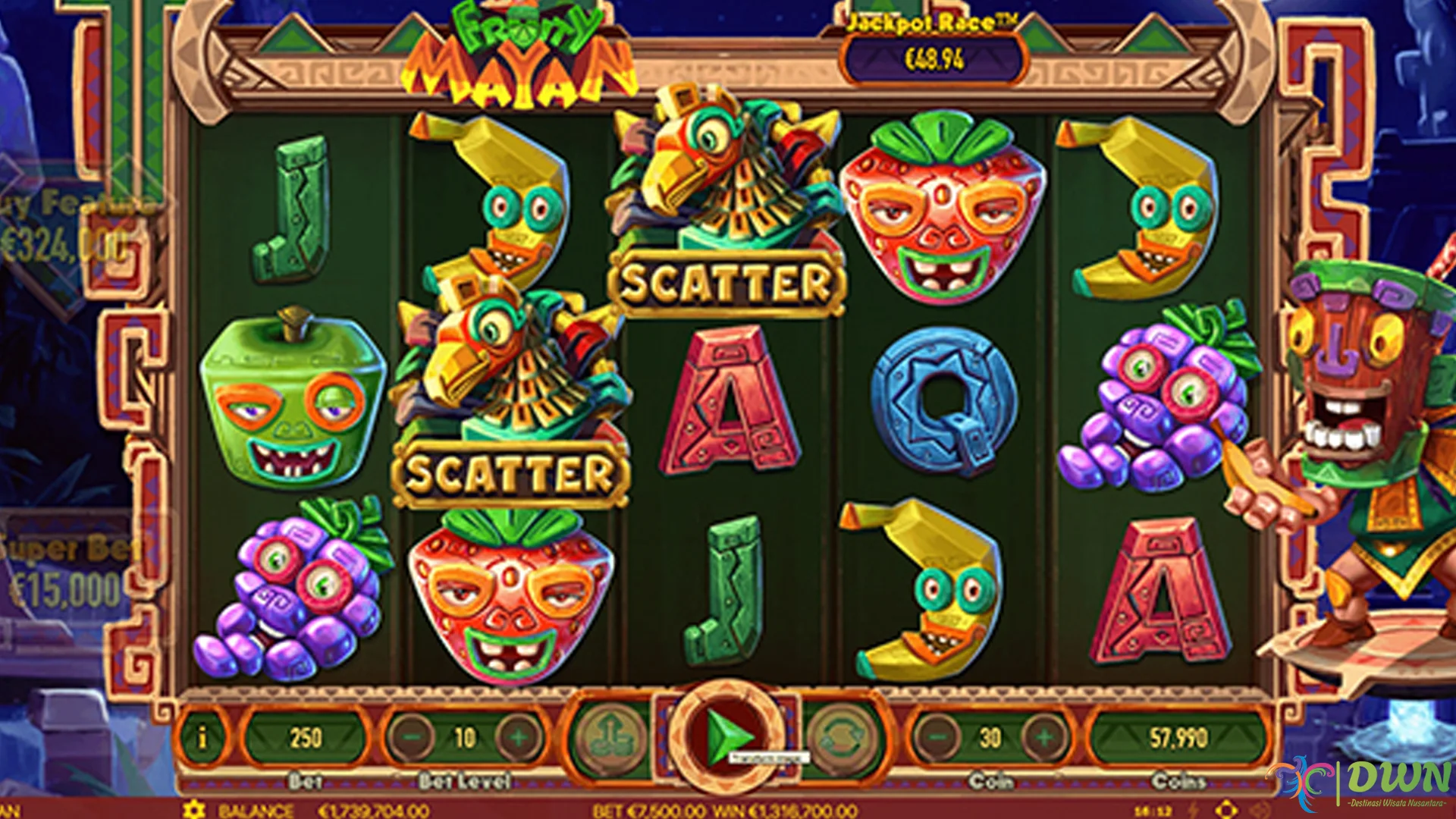Click the golden diamond icon on the status bar
Image resolution: width=1456 pixels, height=819 pixels.
1226,810
